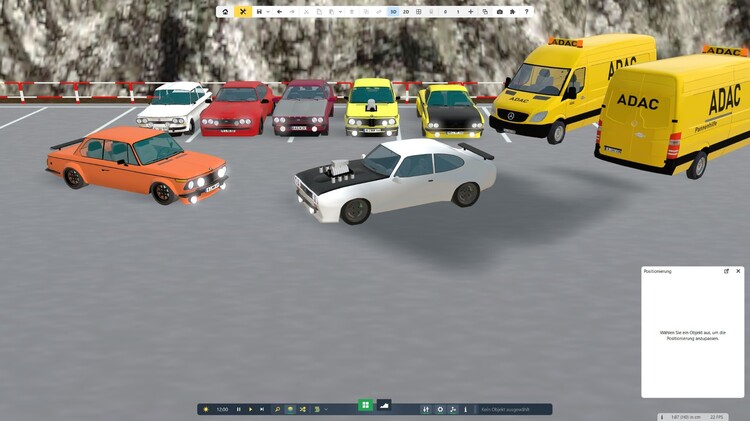750x421 pixels.
Task: Open the gear settings in bottom bar
Action: (x=440, y=409)
